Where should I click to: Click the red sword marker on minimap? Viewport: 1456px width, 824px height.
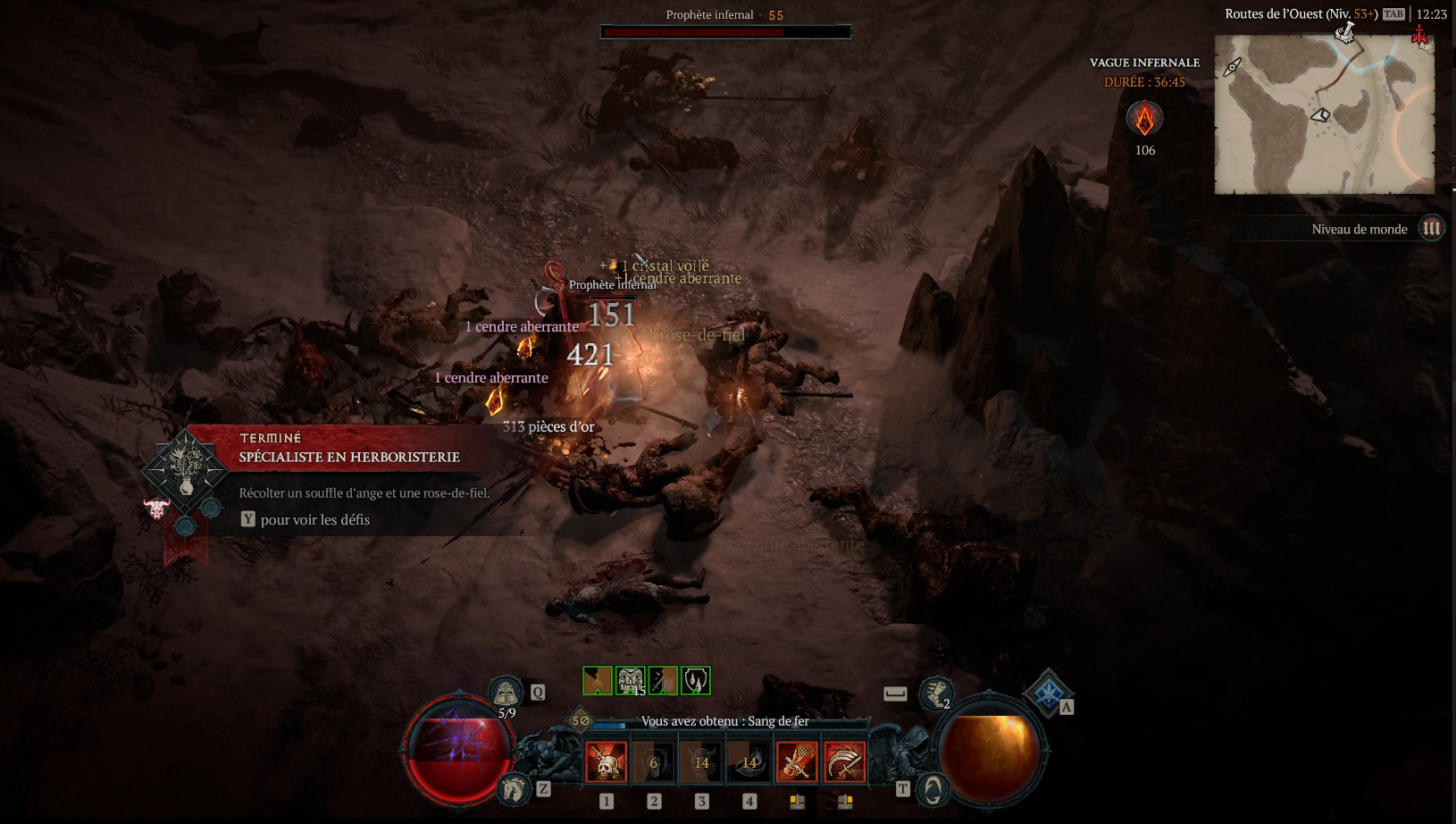(1419, 36)
